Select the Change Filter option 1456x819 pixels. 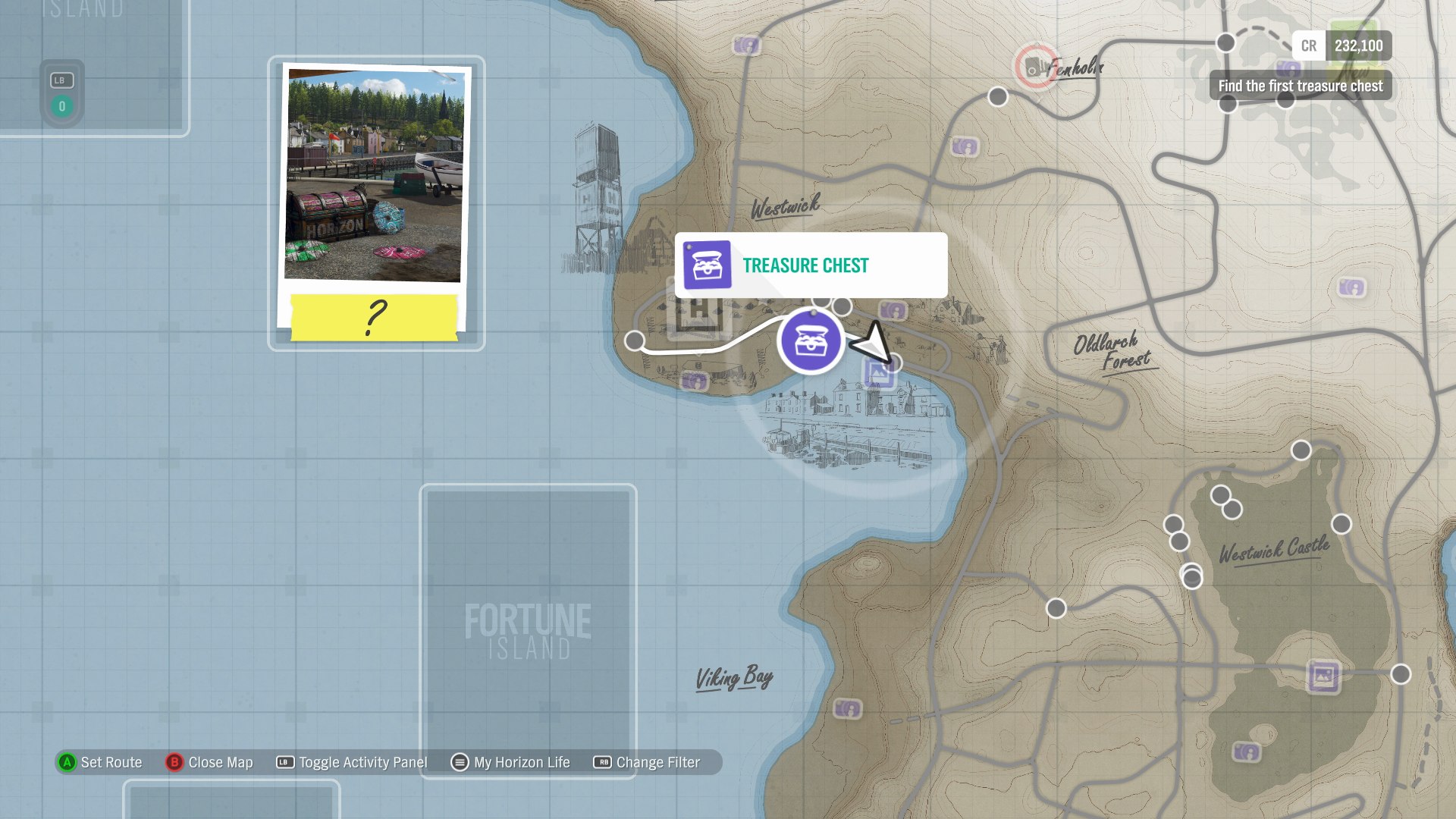[x=647, y=762]
